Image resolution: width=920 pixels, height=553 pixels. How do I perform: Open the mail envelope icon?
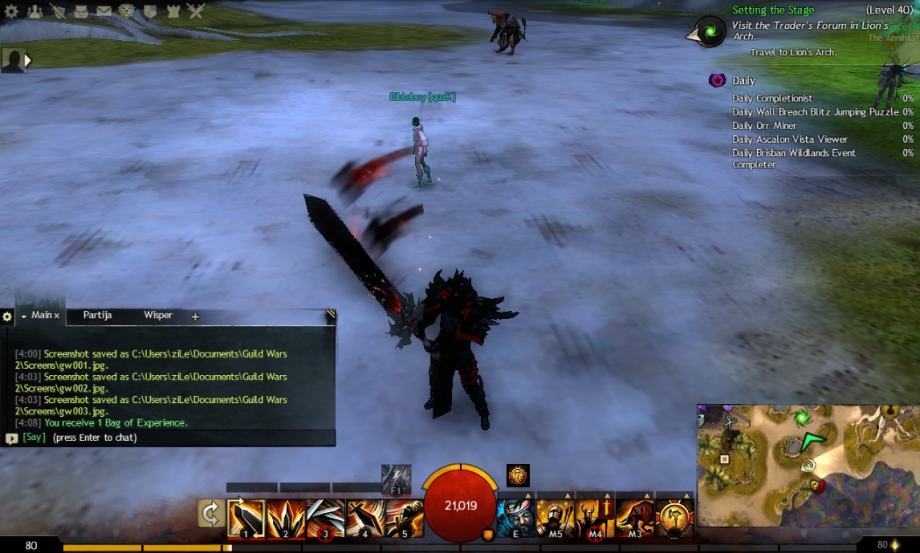tap(104, 11)
